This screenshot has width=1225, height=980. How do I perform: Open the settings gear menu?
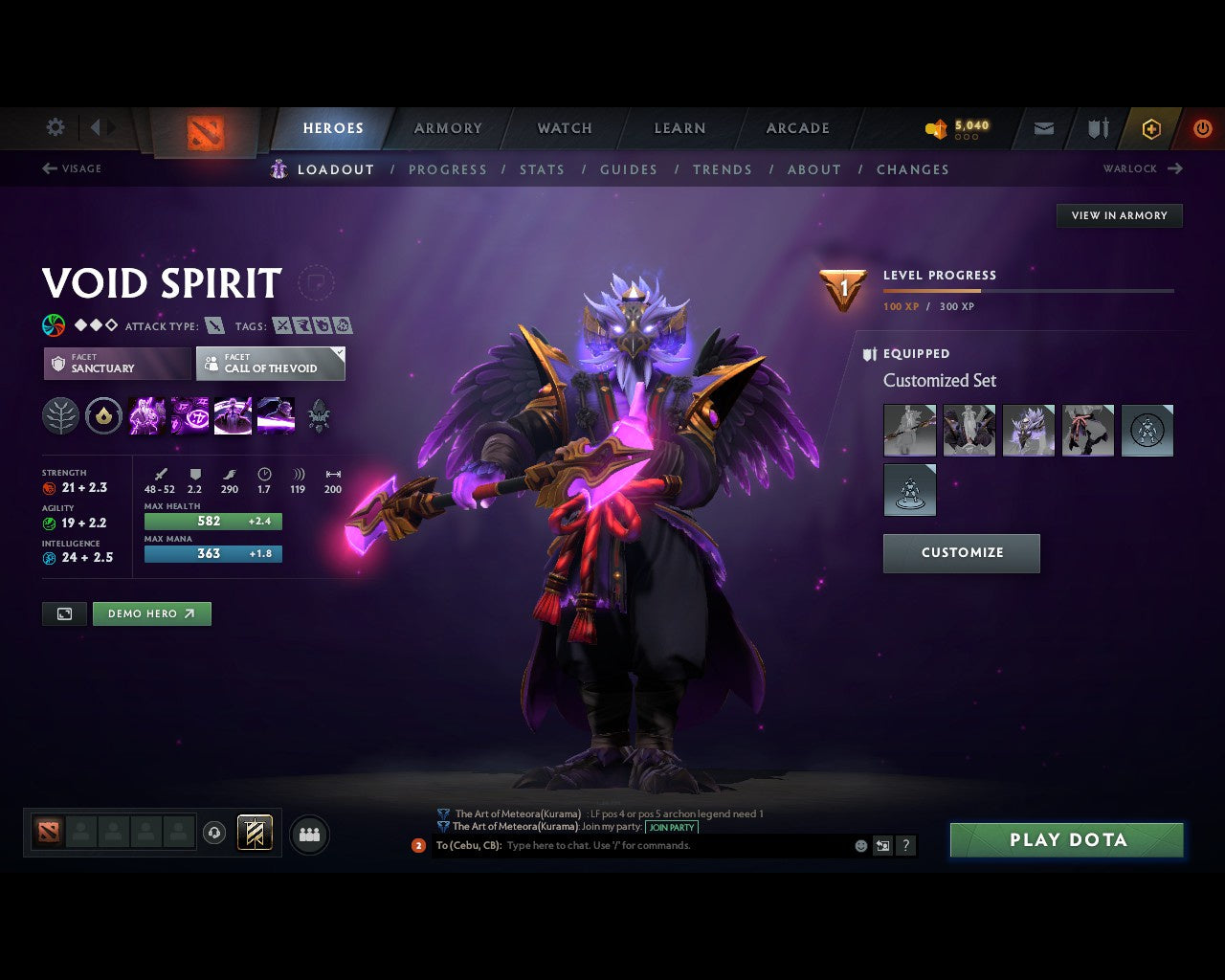(56, 127)
